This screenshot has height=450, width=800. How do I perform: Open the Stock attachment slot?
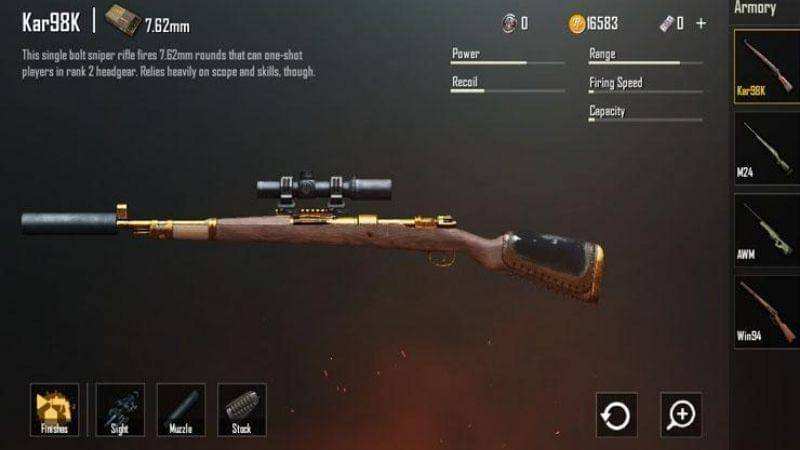click(242, 409)
